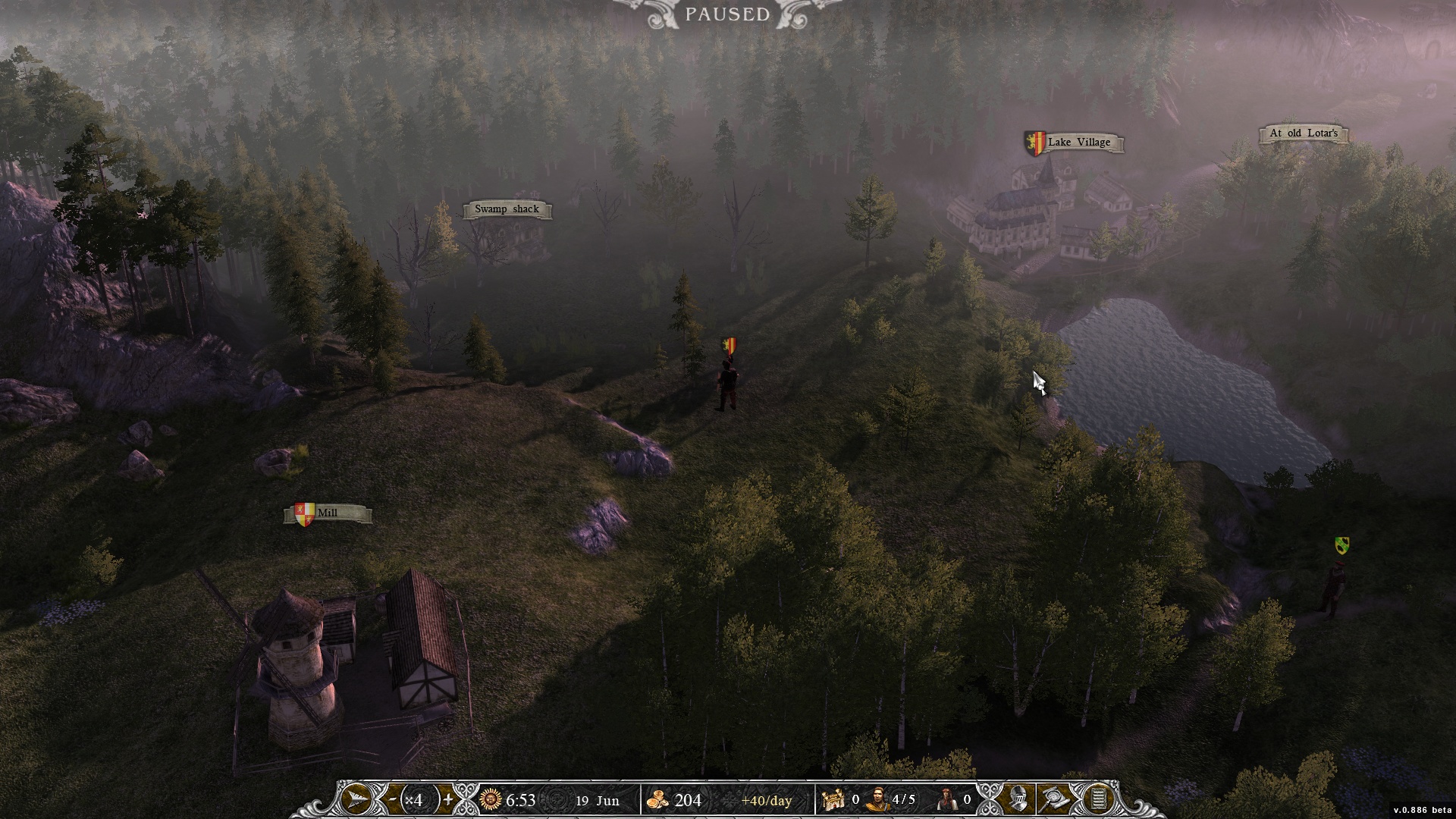Open the parchment list menu
The height and width of the screenshot is (819, 1456).
point(1097,799)
